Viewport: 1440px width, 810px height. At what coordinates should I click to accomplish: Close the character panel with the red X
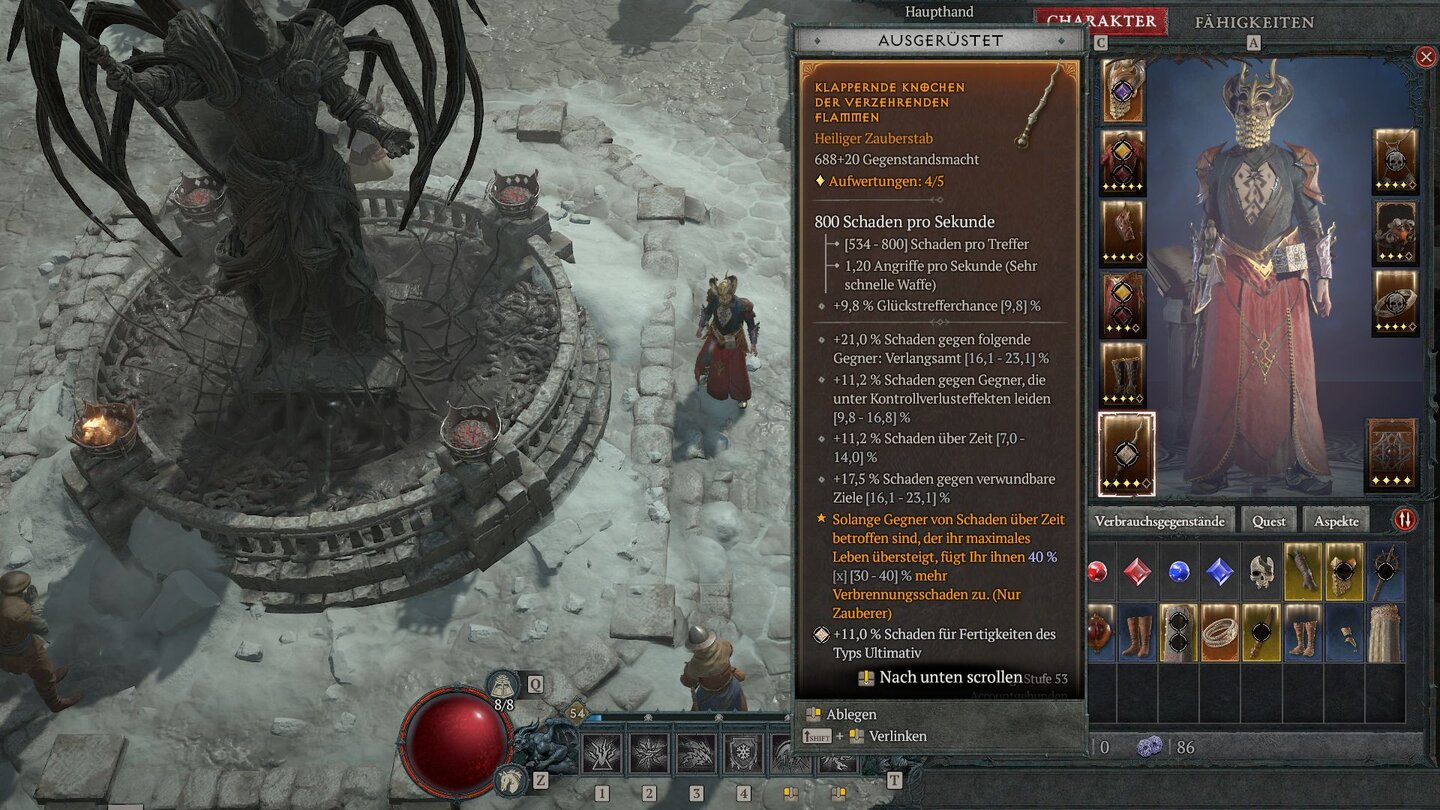[x=1426, y=57]
